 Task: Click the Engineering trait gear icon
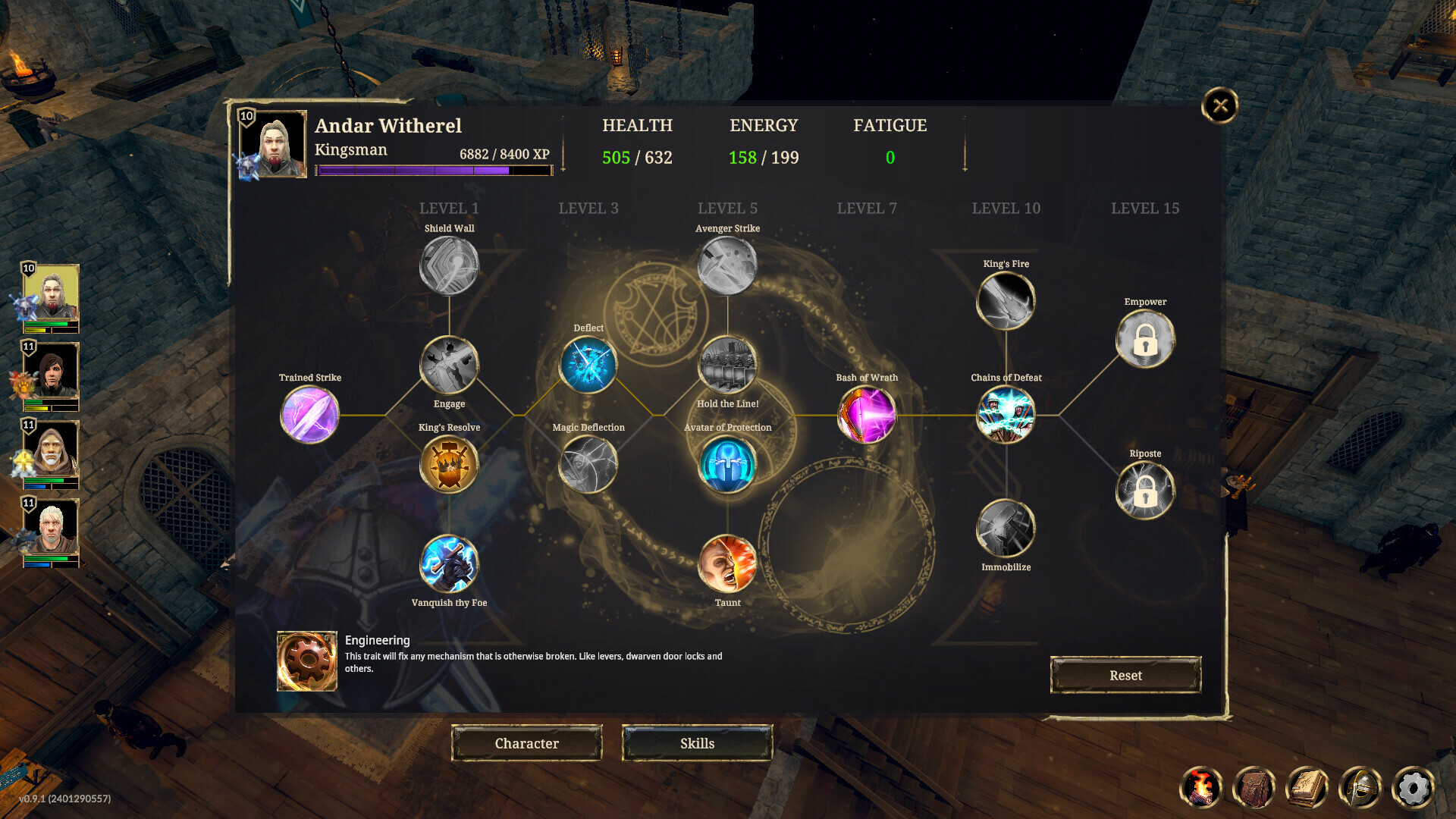pos(306,661)
